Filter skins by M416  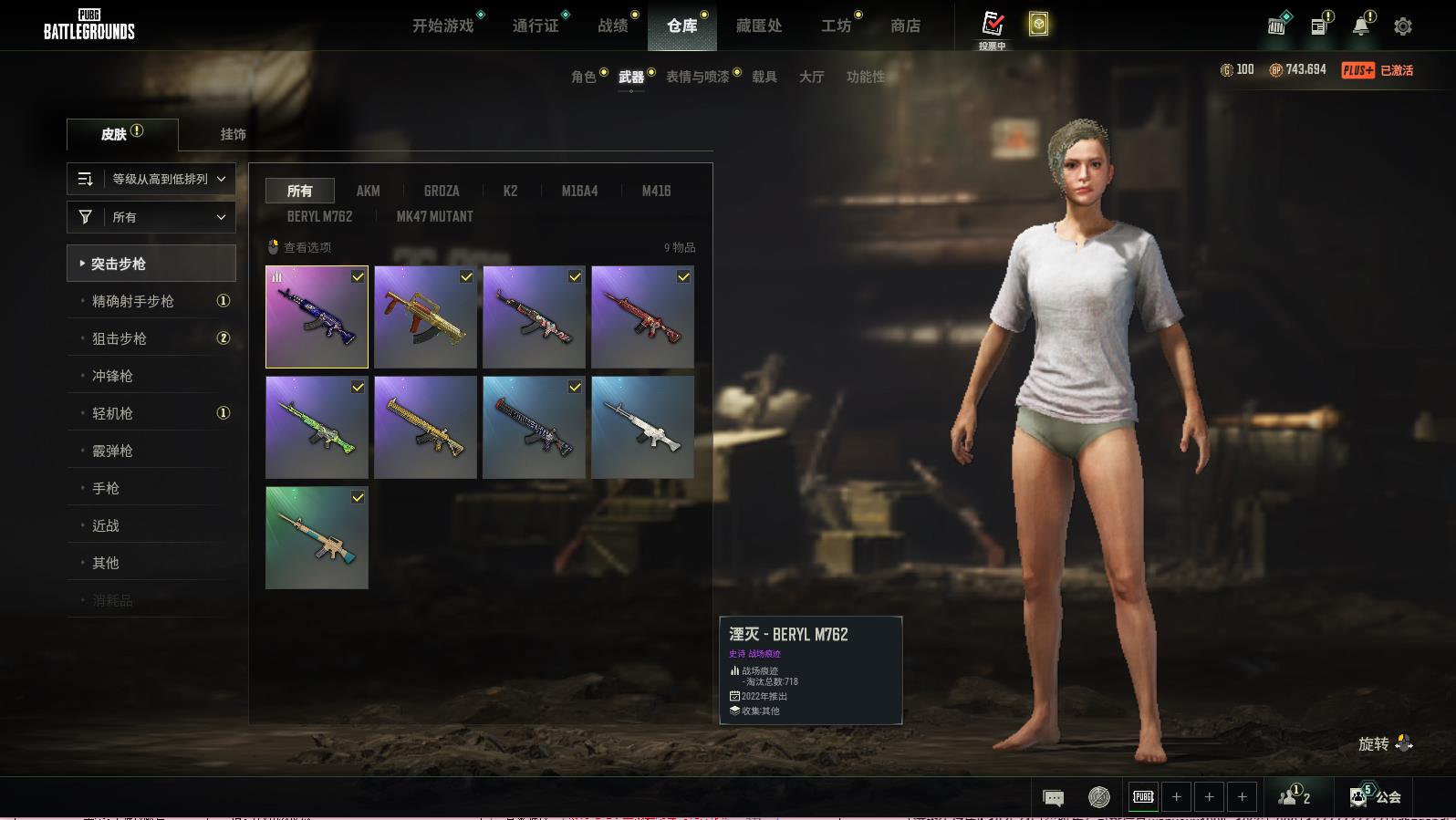pos(656,191)
